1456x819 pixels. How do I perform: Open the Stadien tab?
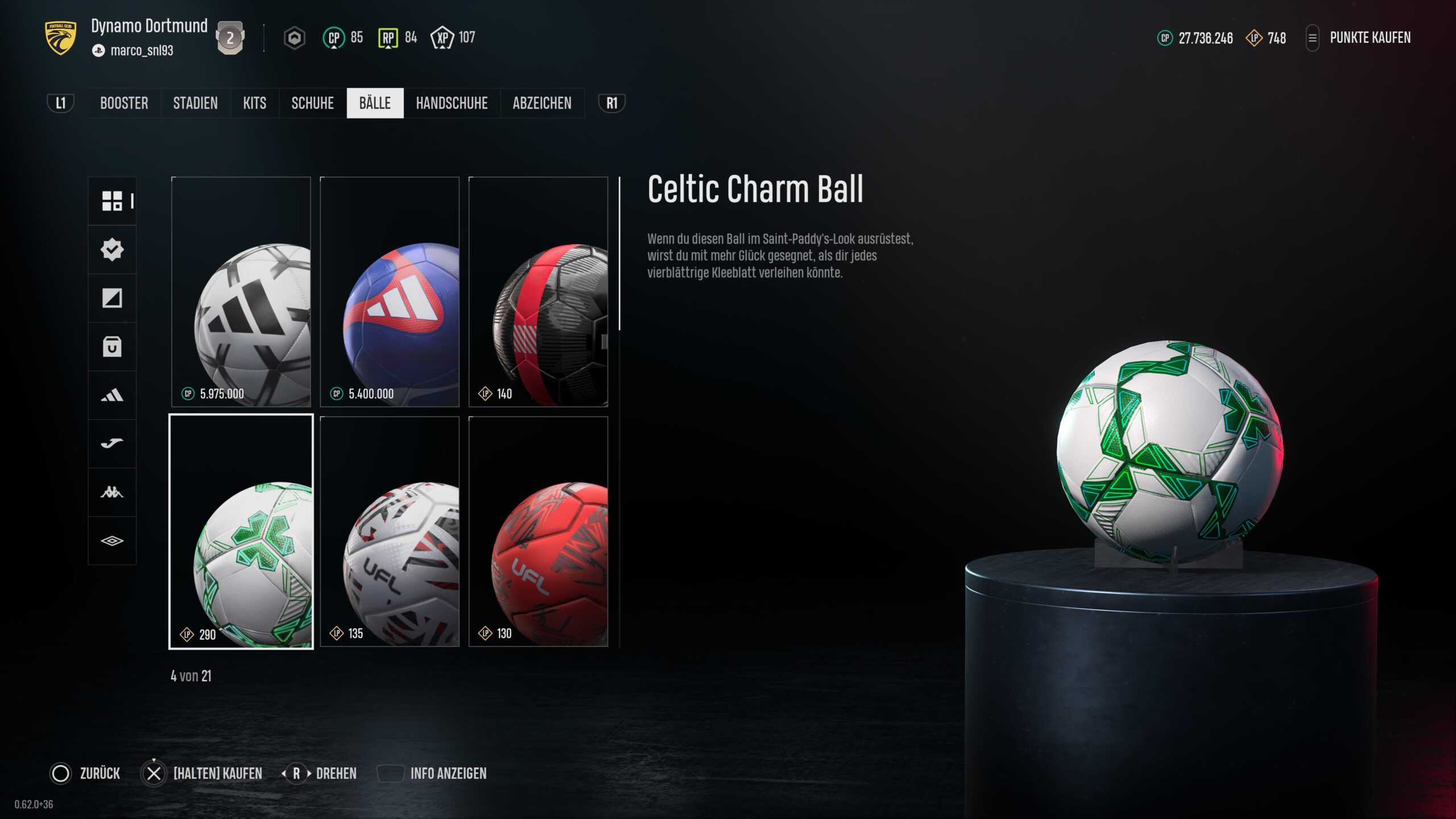tap(195, 103)
